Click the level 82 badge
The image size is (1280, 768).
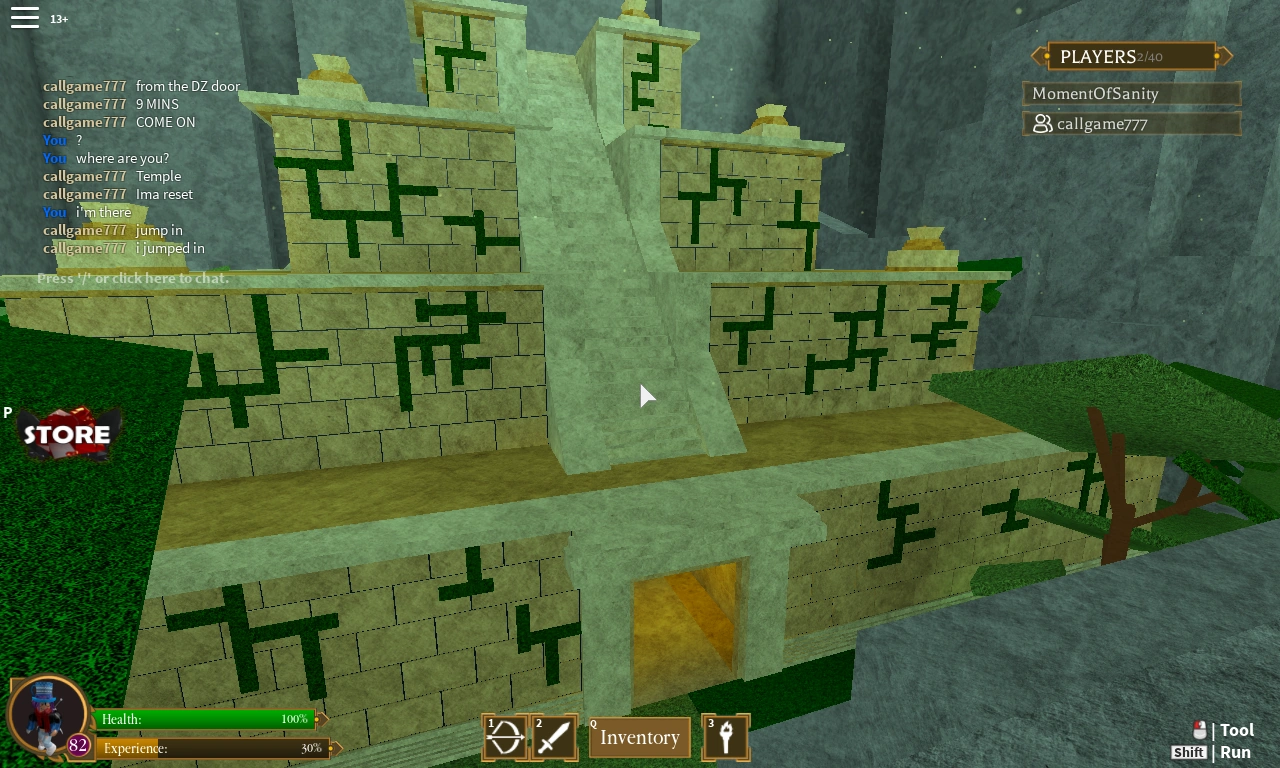78,747
